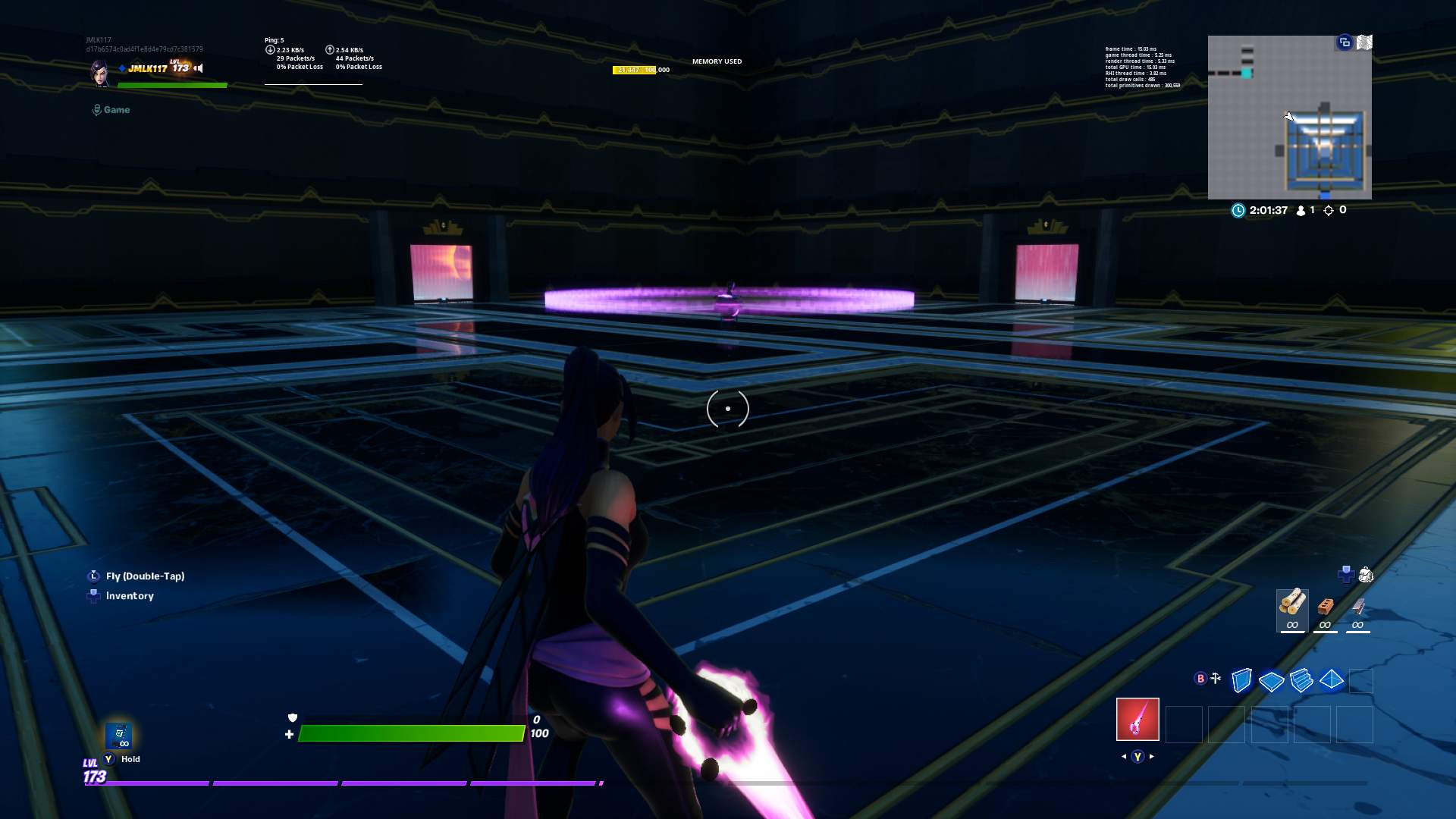Select the metal material icon

(x=1357, y=607)
